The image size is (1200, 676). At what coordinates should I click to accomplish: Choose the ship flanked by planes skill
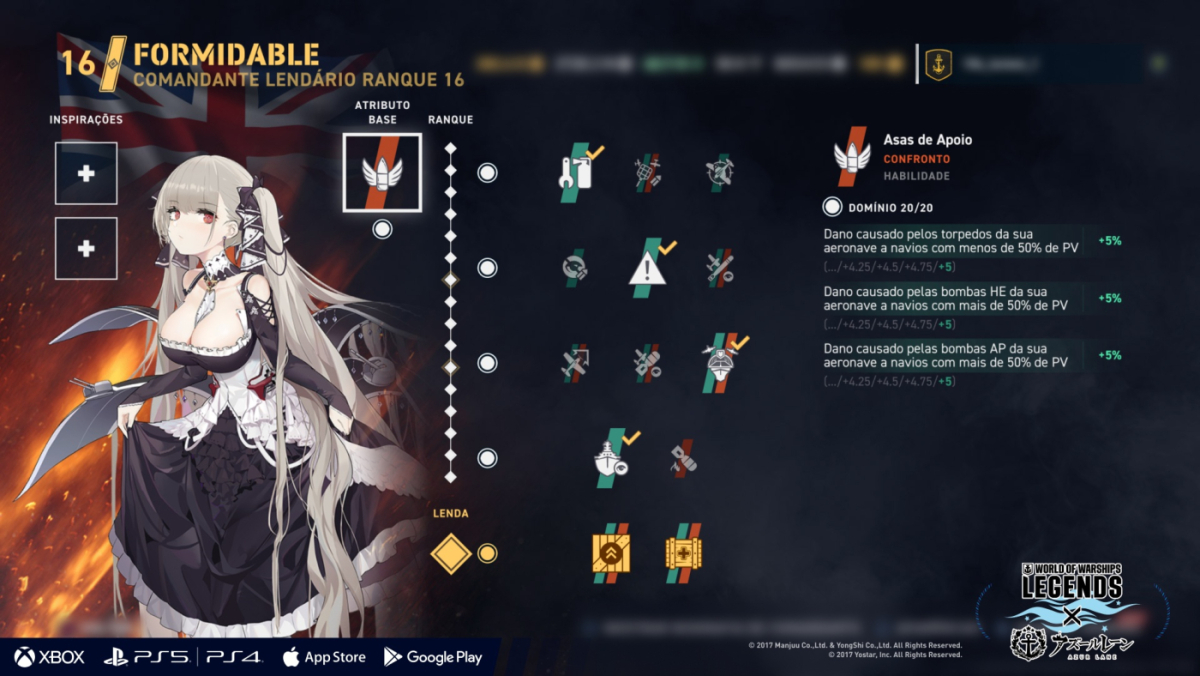tap(721, 362)
